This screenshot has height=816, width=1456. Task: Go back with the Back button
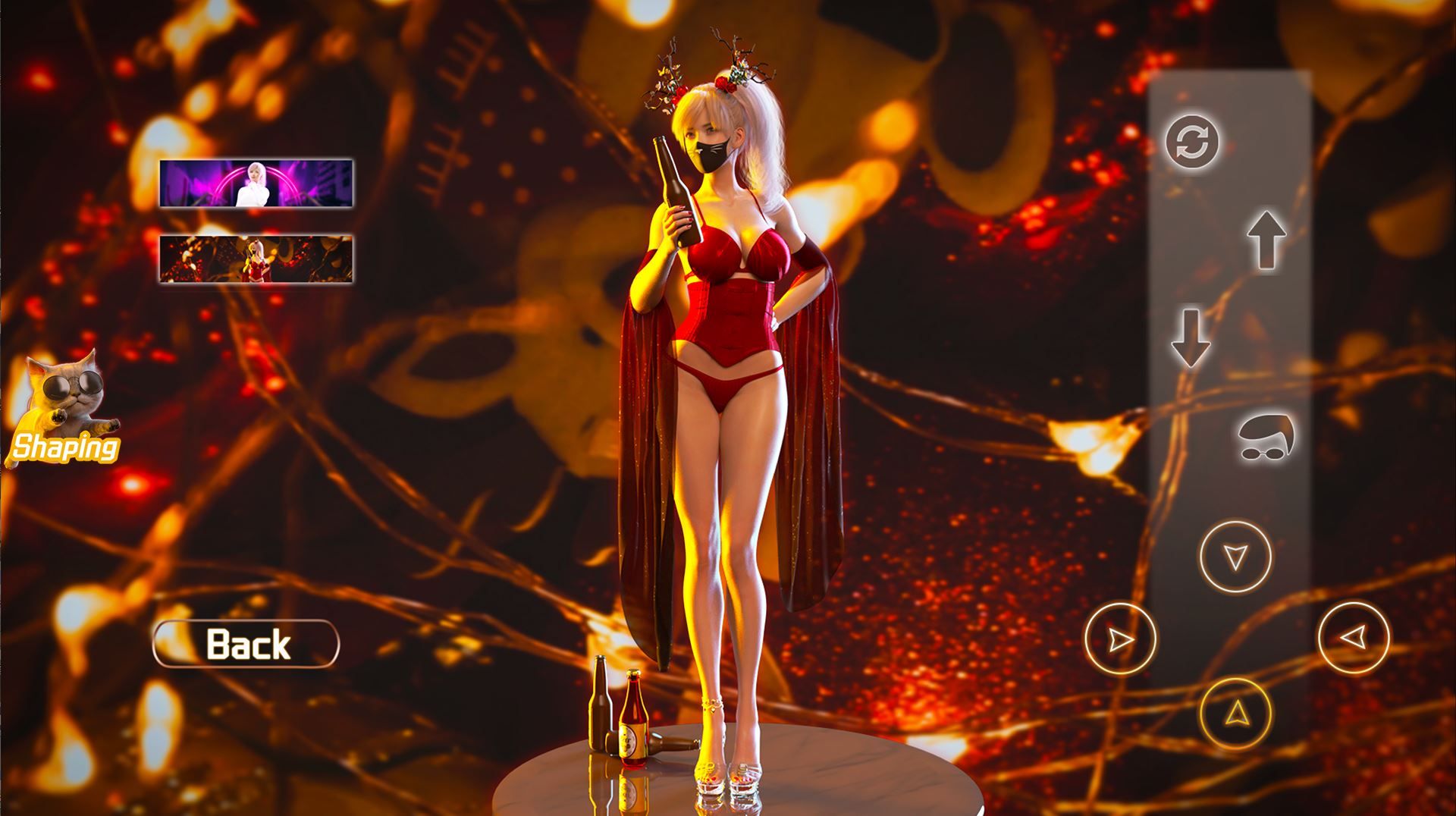(246, 644)
